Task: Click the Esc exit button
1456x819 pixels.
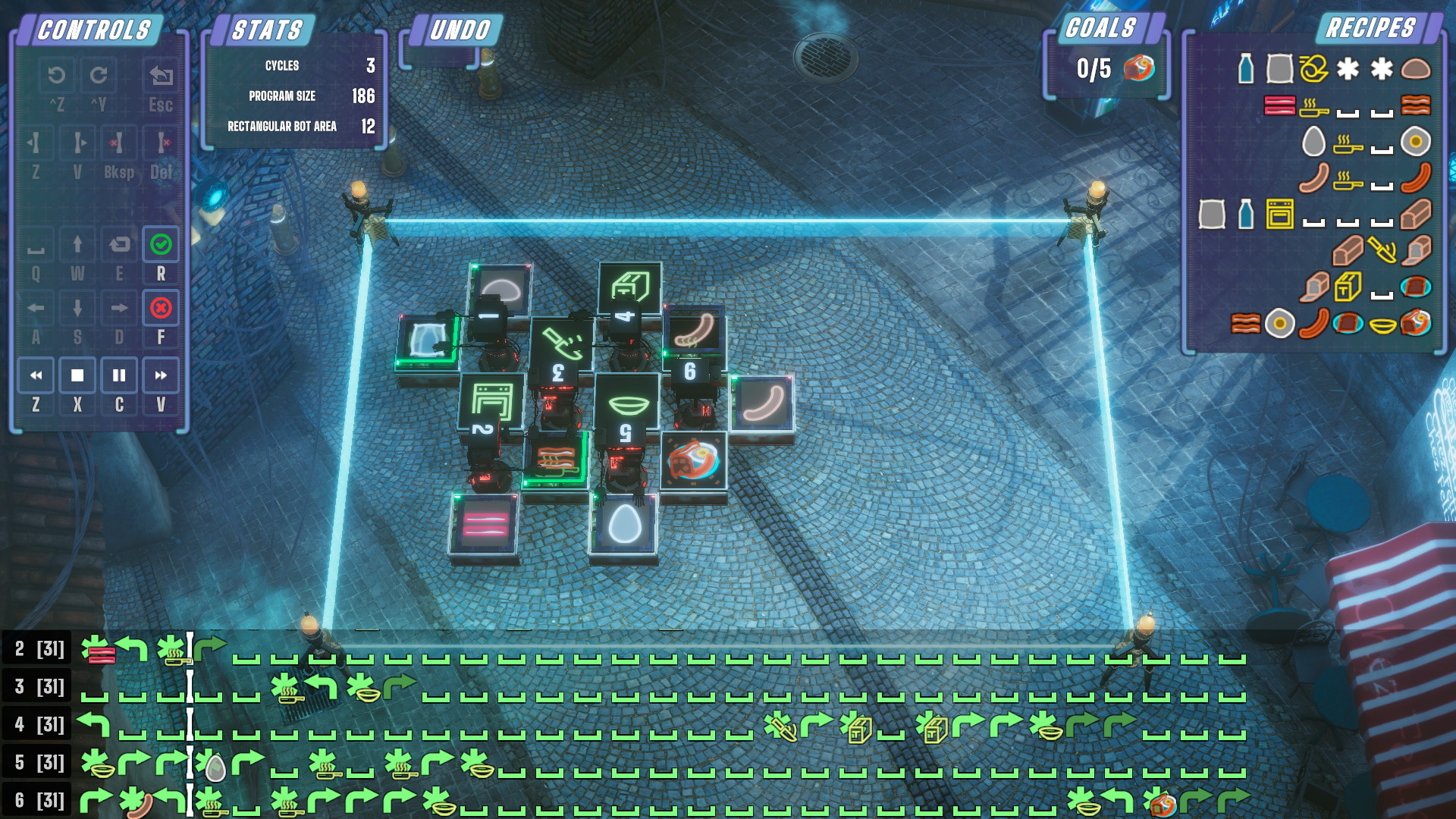Action: click(x=161, y=75)
